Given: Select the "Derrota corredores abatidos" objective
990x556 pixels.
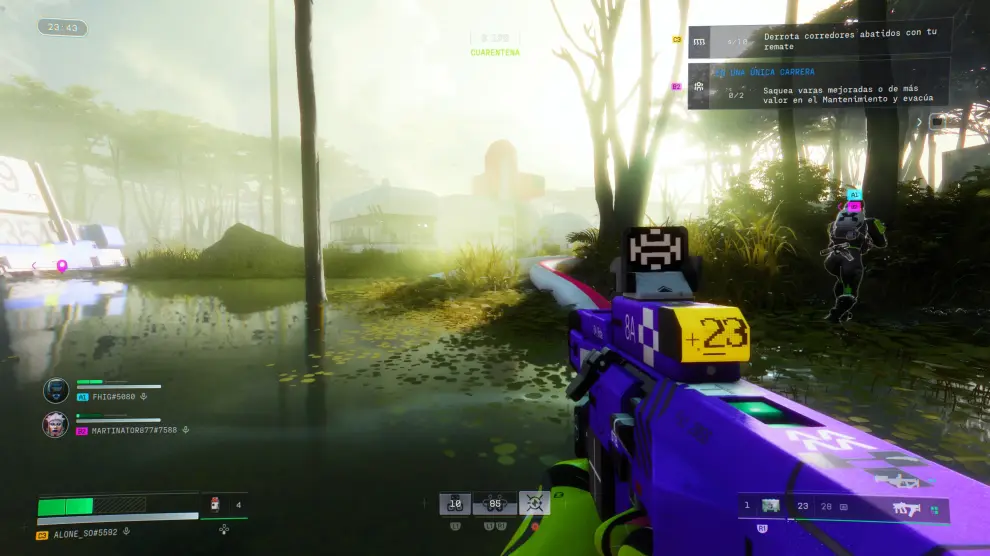Looking at the screenshot, I should (820, 40).
